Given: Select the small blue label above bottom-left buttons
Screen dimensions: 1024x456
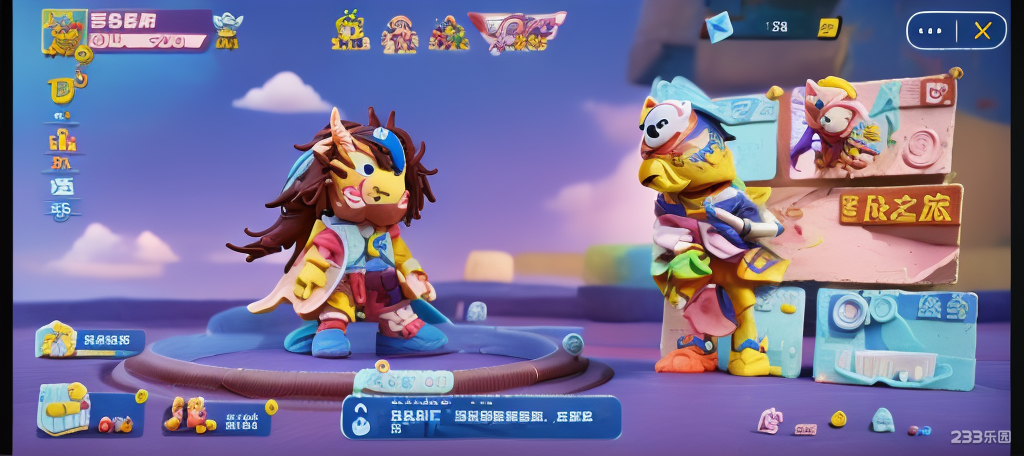Looking at the screenshot, I should (86, 341).
